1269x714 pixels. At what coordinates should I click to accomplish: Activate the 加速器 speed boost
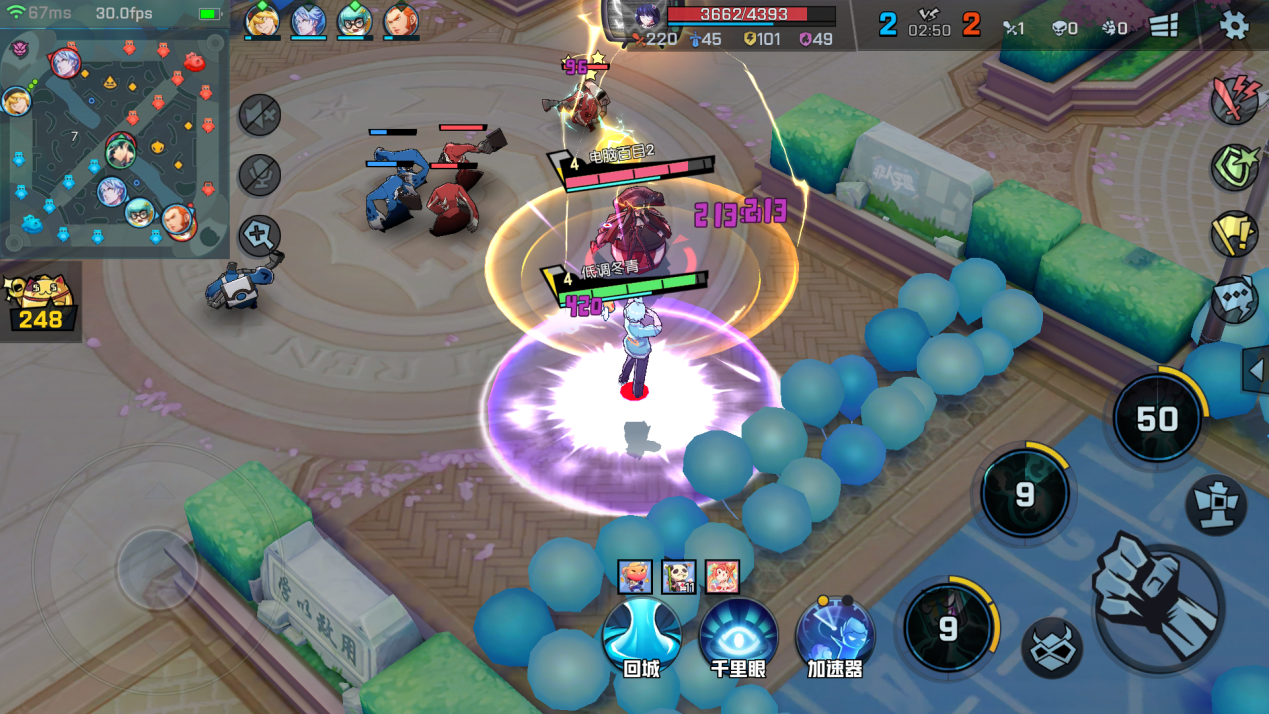click(x=834, y=637)
